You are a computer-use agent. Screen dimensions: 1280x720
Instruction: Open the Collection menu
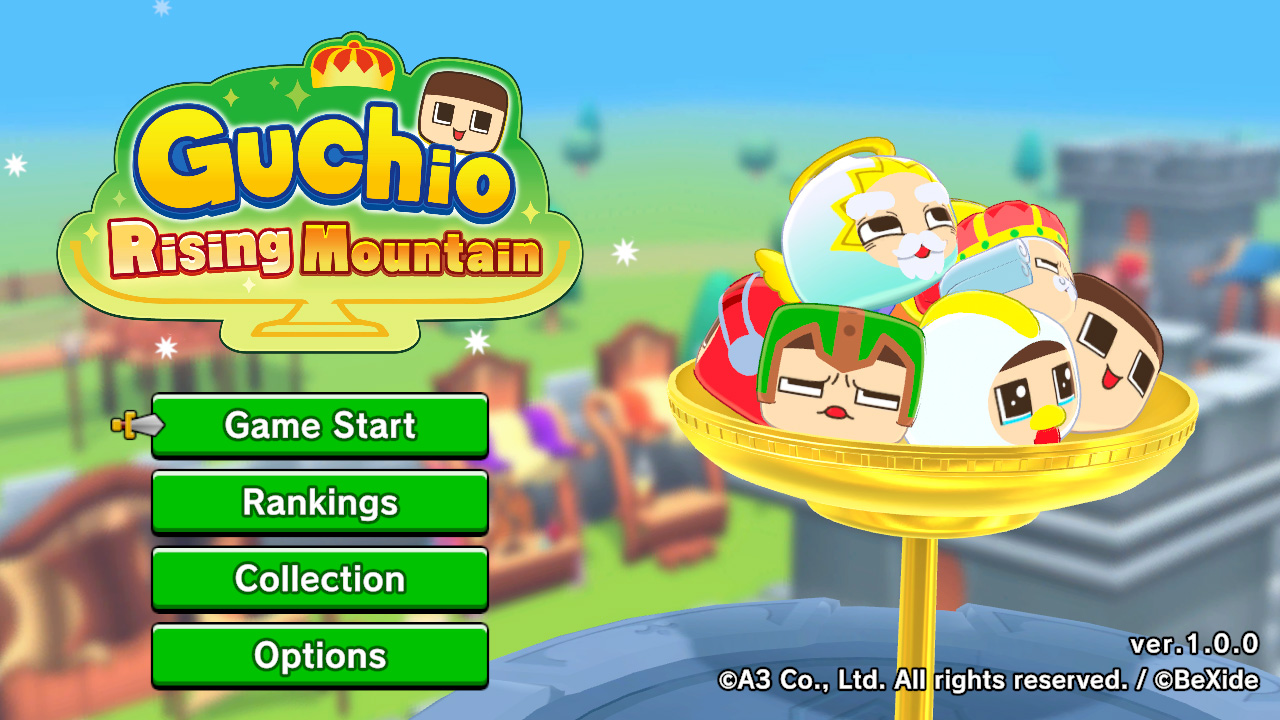click(320, 579)
